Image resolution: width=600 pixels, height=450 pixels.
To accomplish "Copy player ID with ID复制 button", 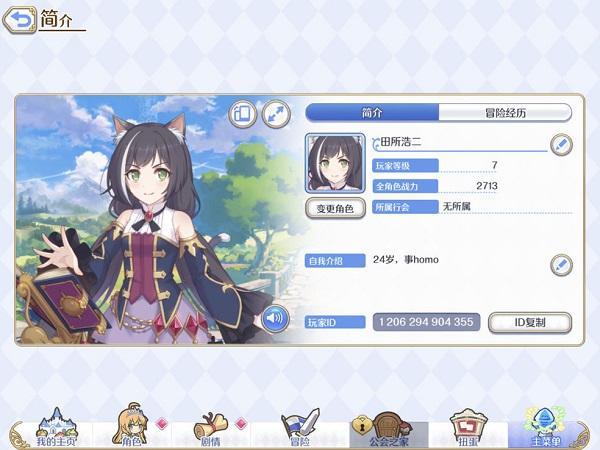I will click(x=529, y=322).
